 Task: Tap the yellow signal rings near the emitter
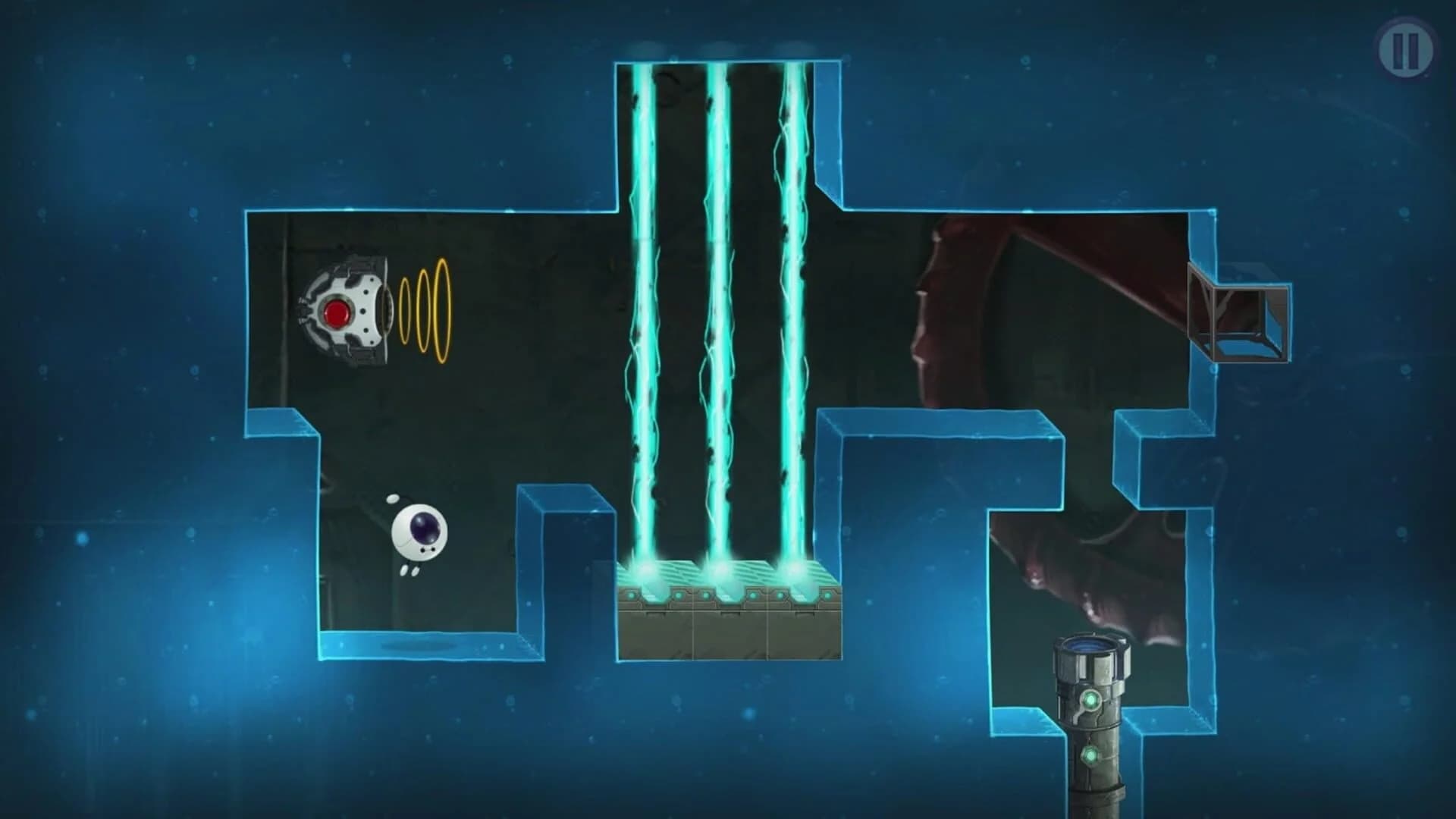point(426,312)
